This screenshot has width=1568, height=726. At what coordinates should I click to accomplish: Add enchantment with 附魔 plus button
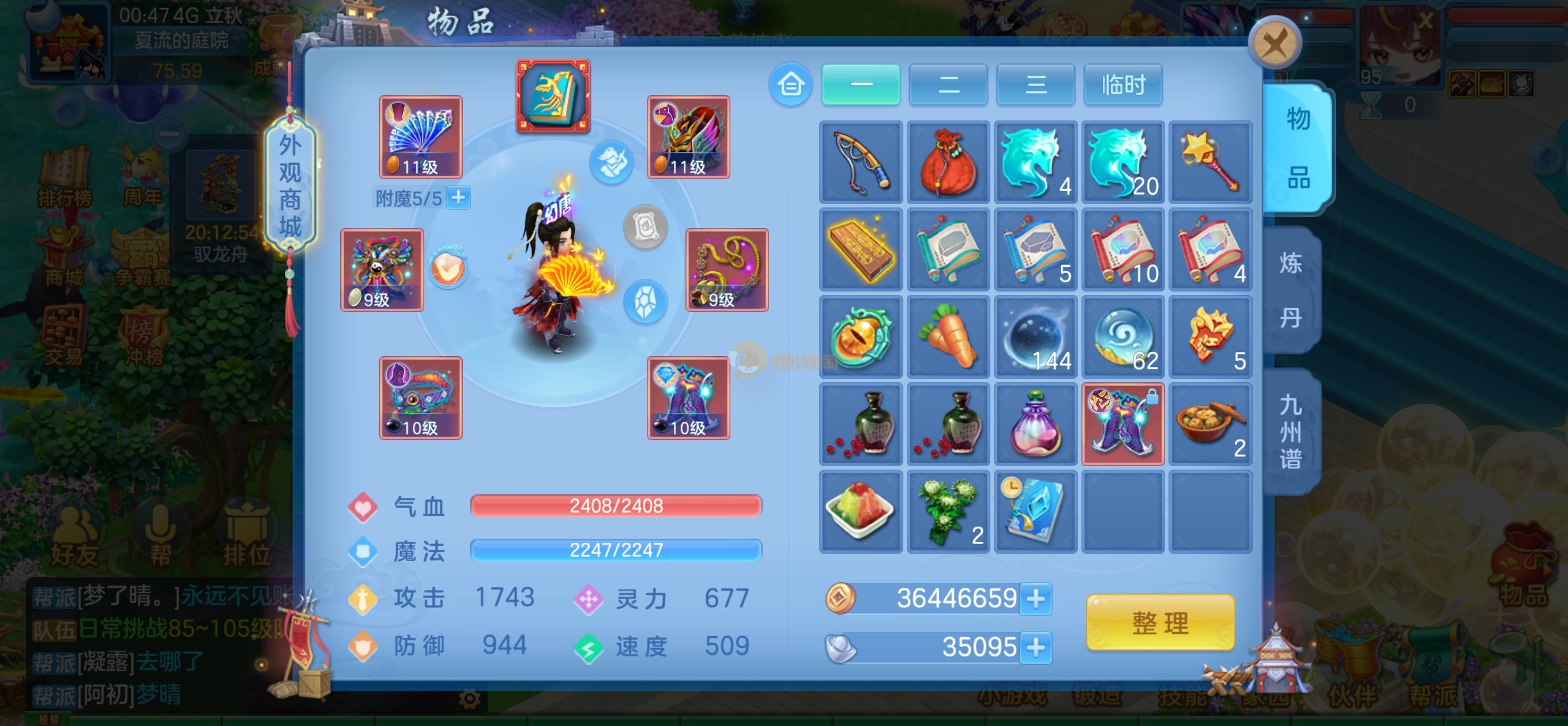(x=458, y=197)
